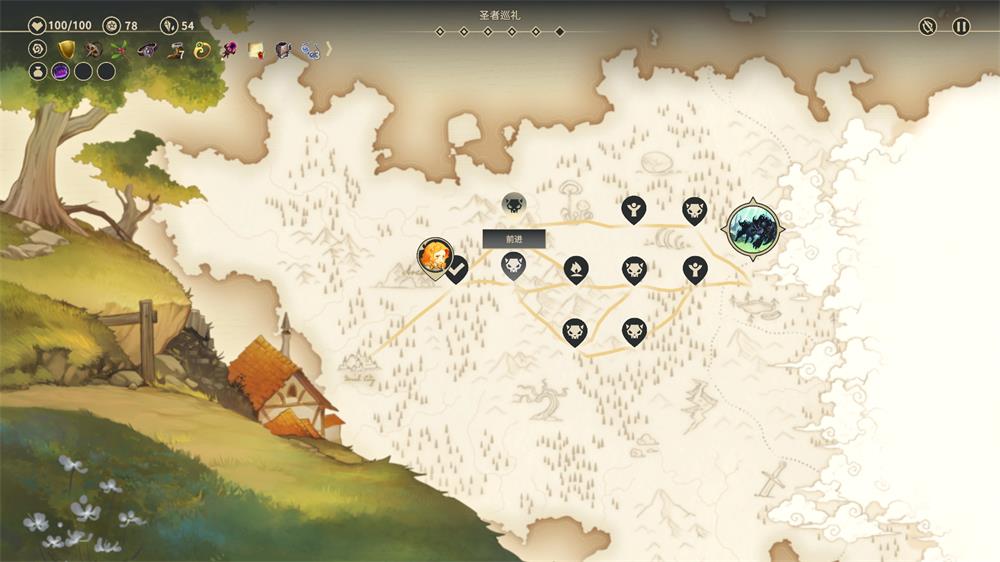Viewport: 1000px width, 562px height.
Task: Click the player portrait map marker
Action: (433, 255)
